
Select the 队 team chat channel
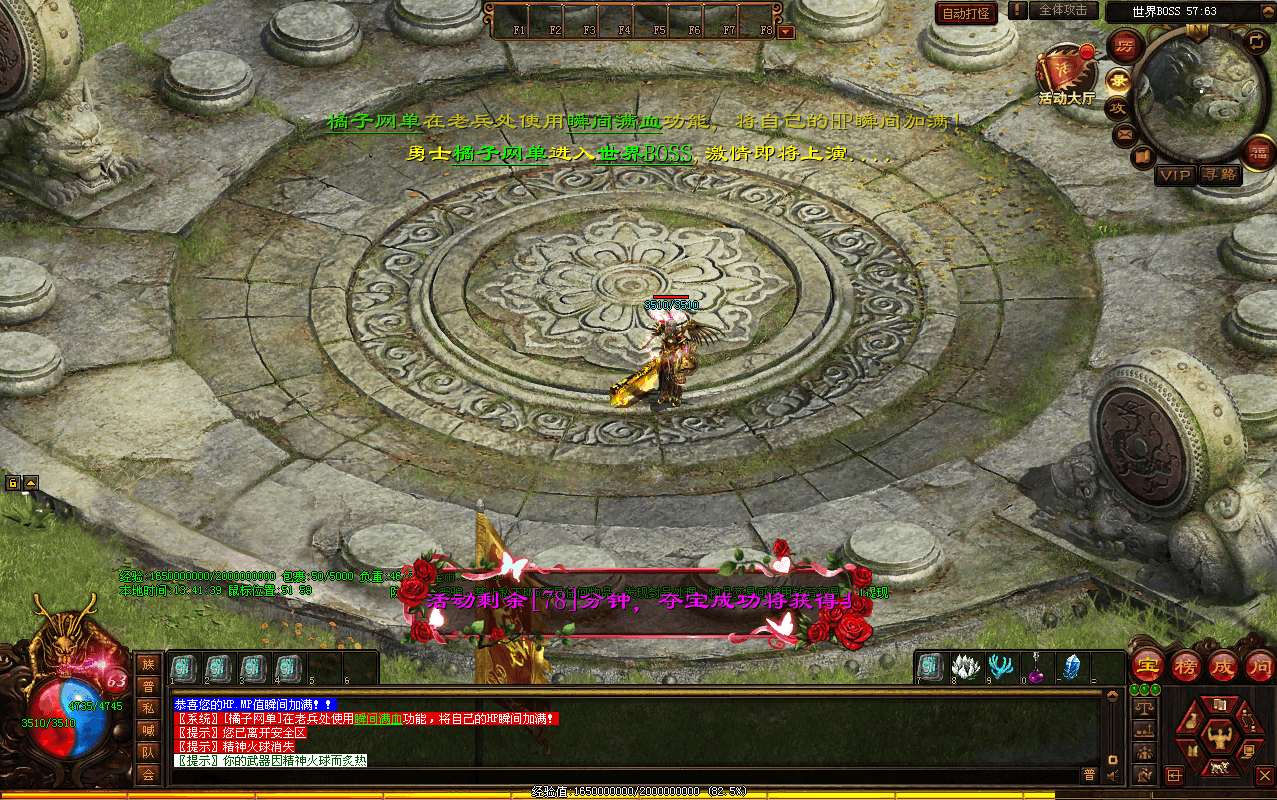coord(148,752)
